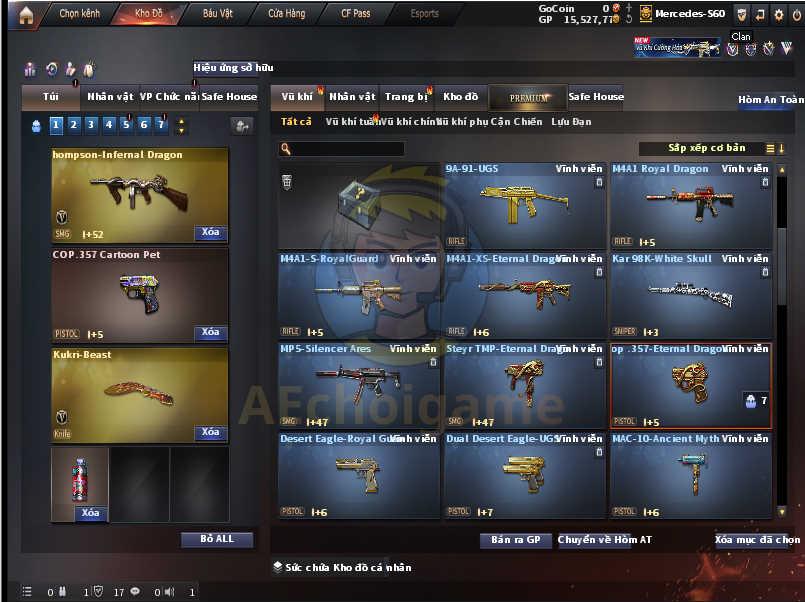The height and width of the screenshot is (602, 805).
Task: Select bag page 3
Action: (x=91, y=125)
